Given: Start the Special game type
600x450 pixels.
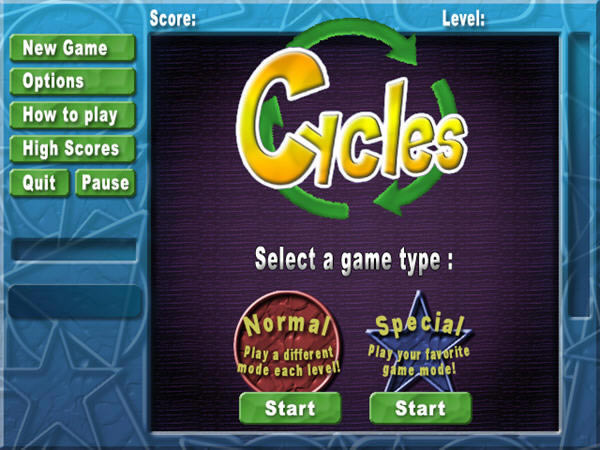Looking at the screenshot, I should 420,408.
